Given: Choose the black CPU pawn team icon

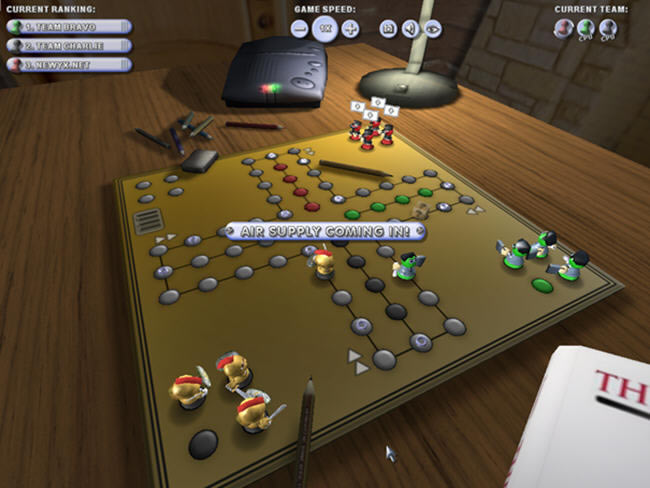Looking at the screenshot, I should tap(608, 29).
